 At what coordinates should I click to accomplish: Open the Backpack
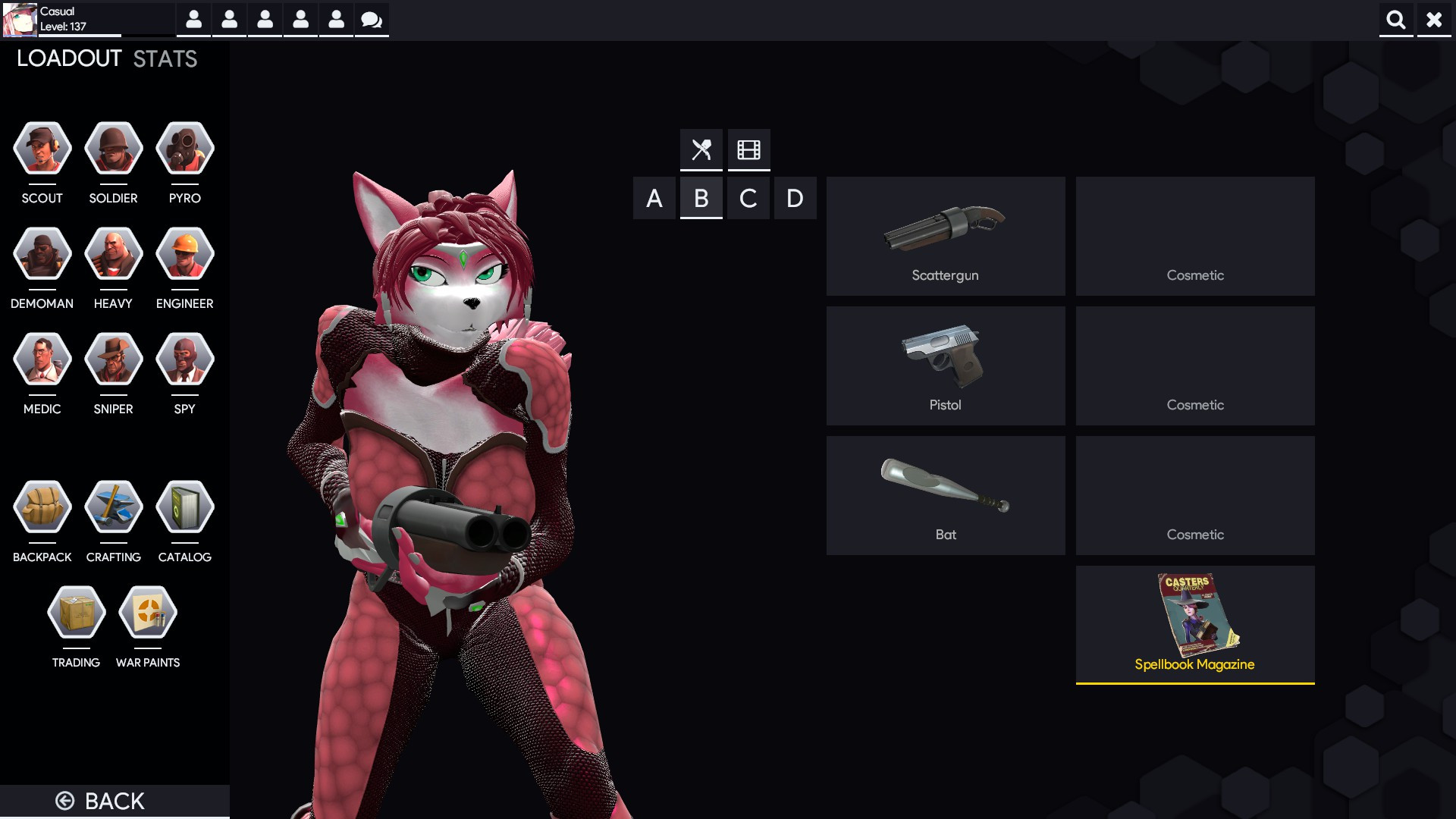(42, 507)
